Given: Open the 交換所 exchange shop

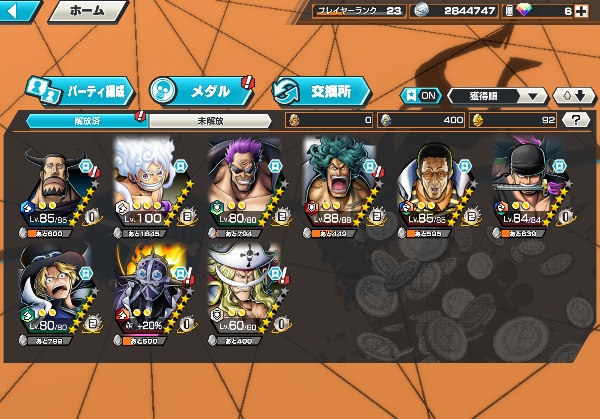Looking at the screenshot, I should (319, 89).
